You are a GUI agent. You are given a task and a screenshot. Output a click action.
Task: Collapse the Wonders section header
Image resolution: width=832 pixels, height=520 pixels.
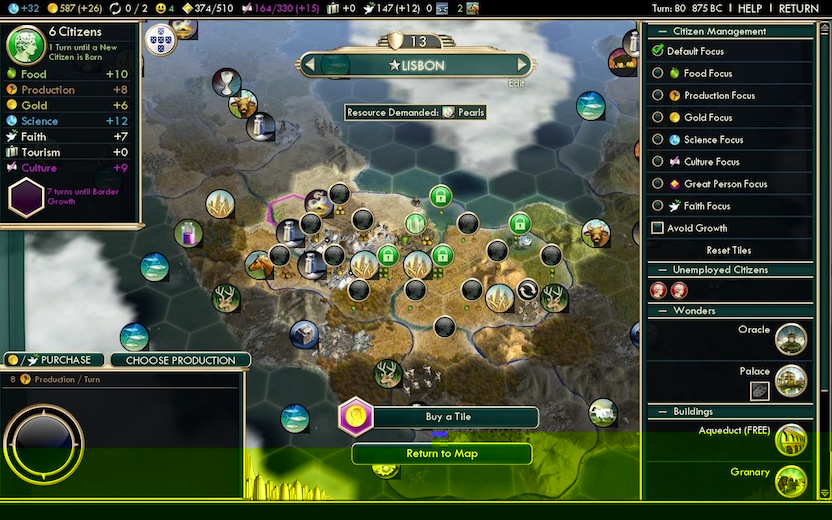pyautogui.click(x=658, y=311)
